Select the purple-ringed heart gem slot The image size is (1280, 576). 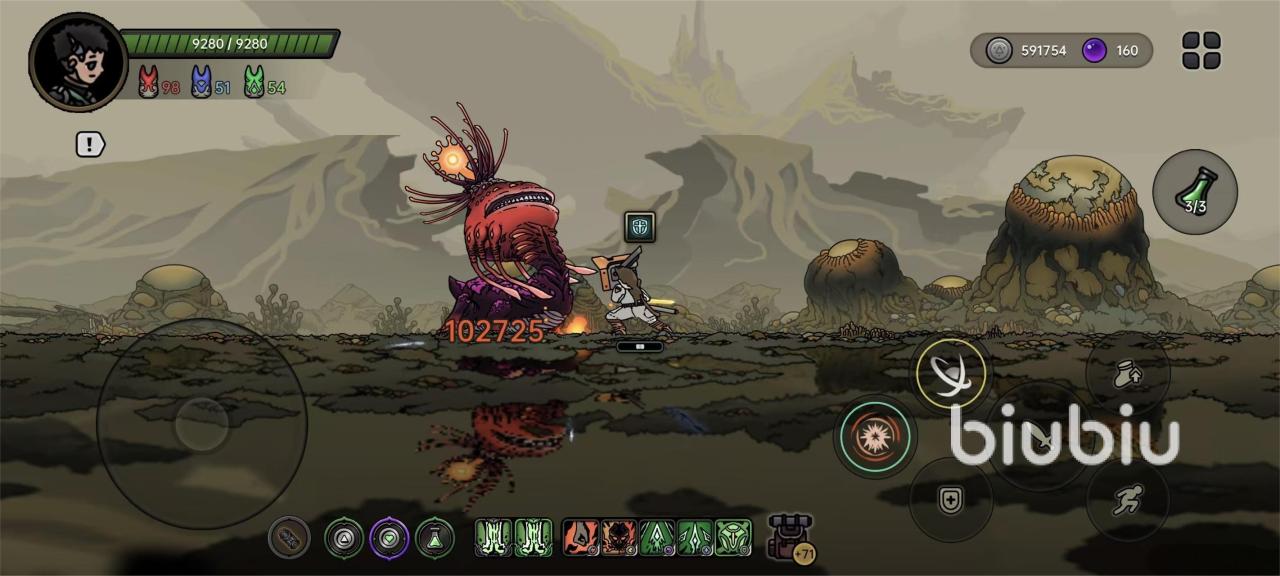click(x=390, y=538)
